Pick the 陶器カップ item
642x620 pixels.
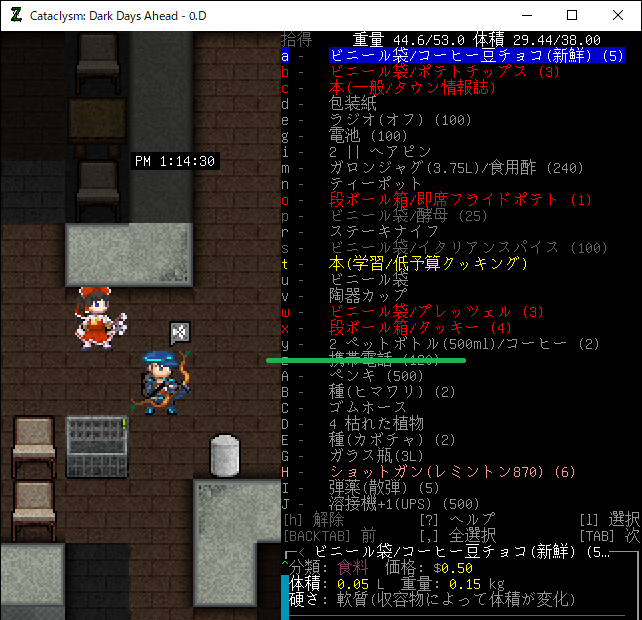point(368,296)
